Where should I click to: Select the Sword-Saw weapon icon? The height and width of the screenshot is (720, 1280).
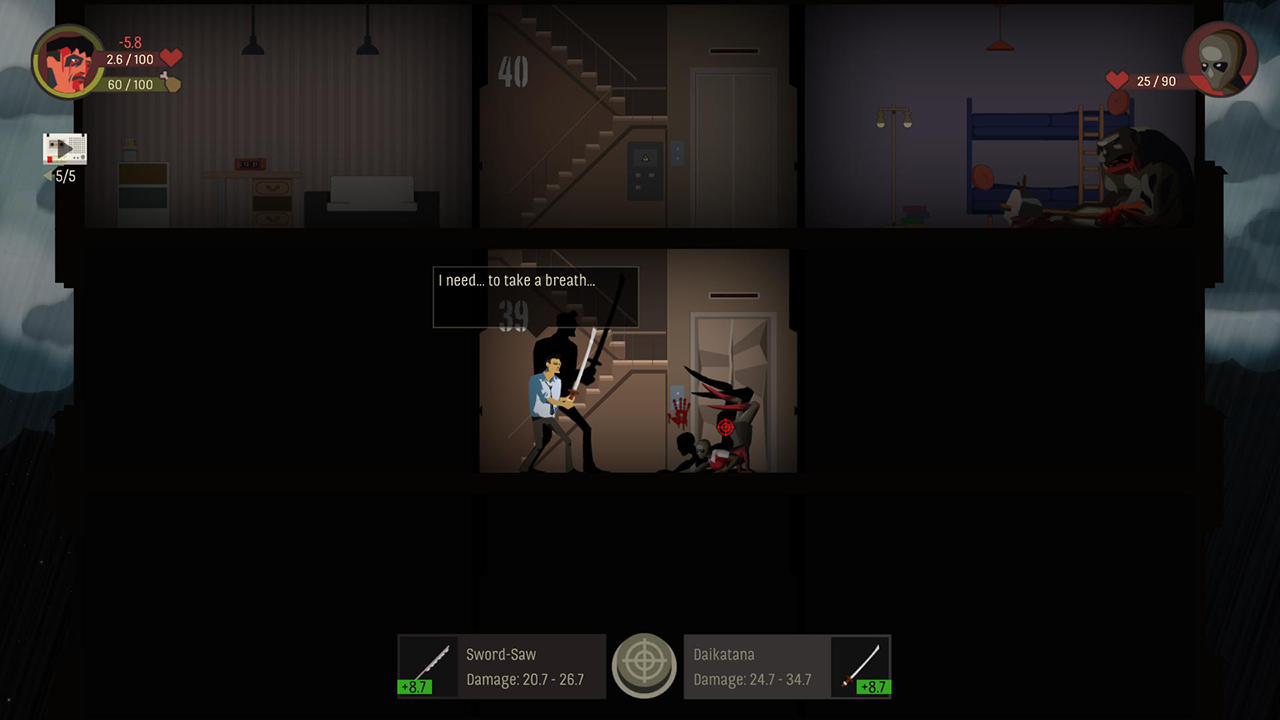click(x=426, y=661)
